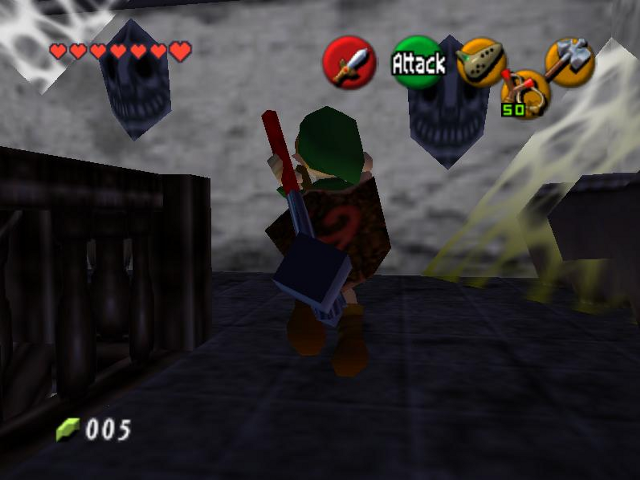
Task: Use the bow item with 50 ammo
Action: [x=525, y=94]
